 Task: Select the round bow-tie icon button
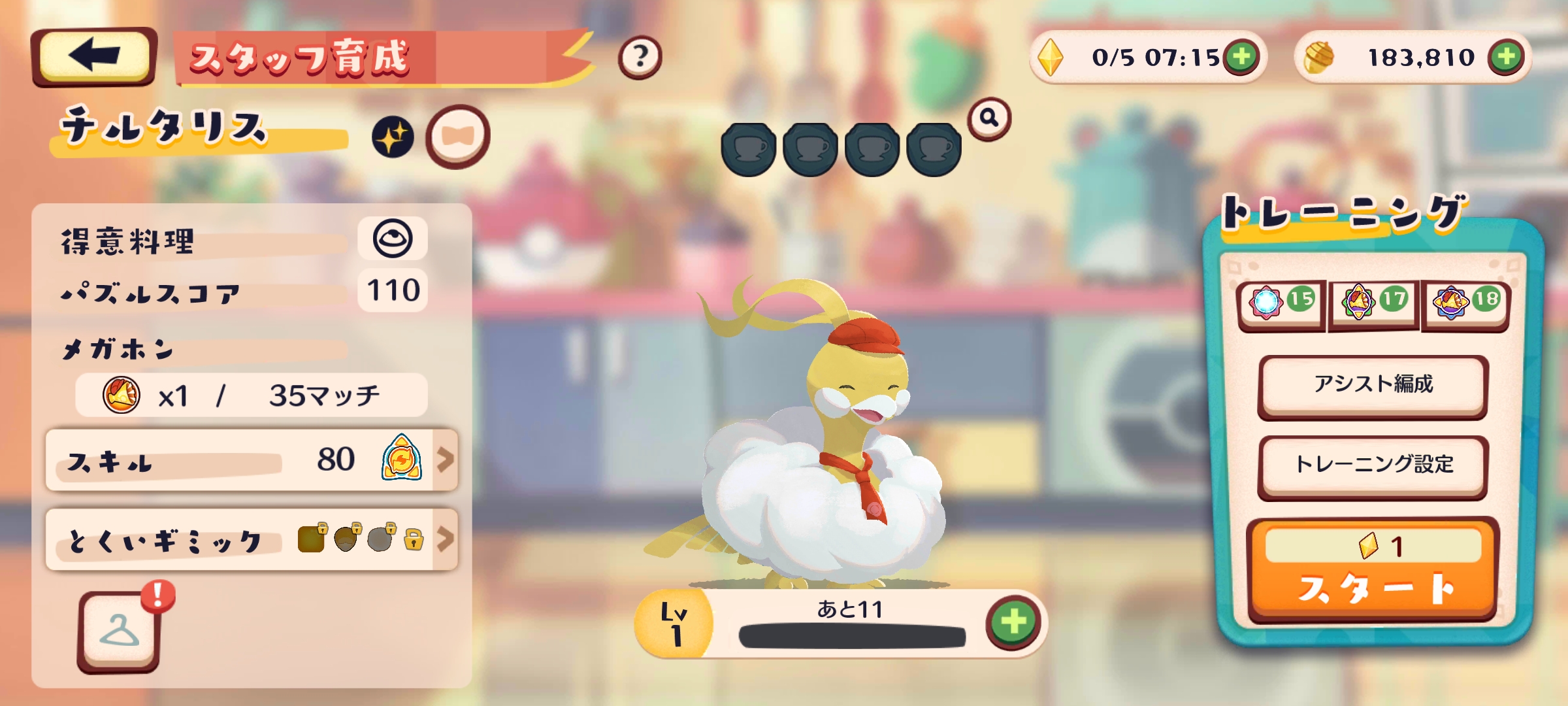click(x=457, y=137)
